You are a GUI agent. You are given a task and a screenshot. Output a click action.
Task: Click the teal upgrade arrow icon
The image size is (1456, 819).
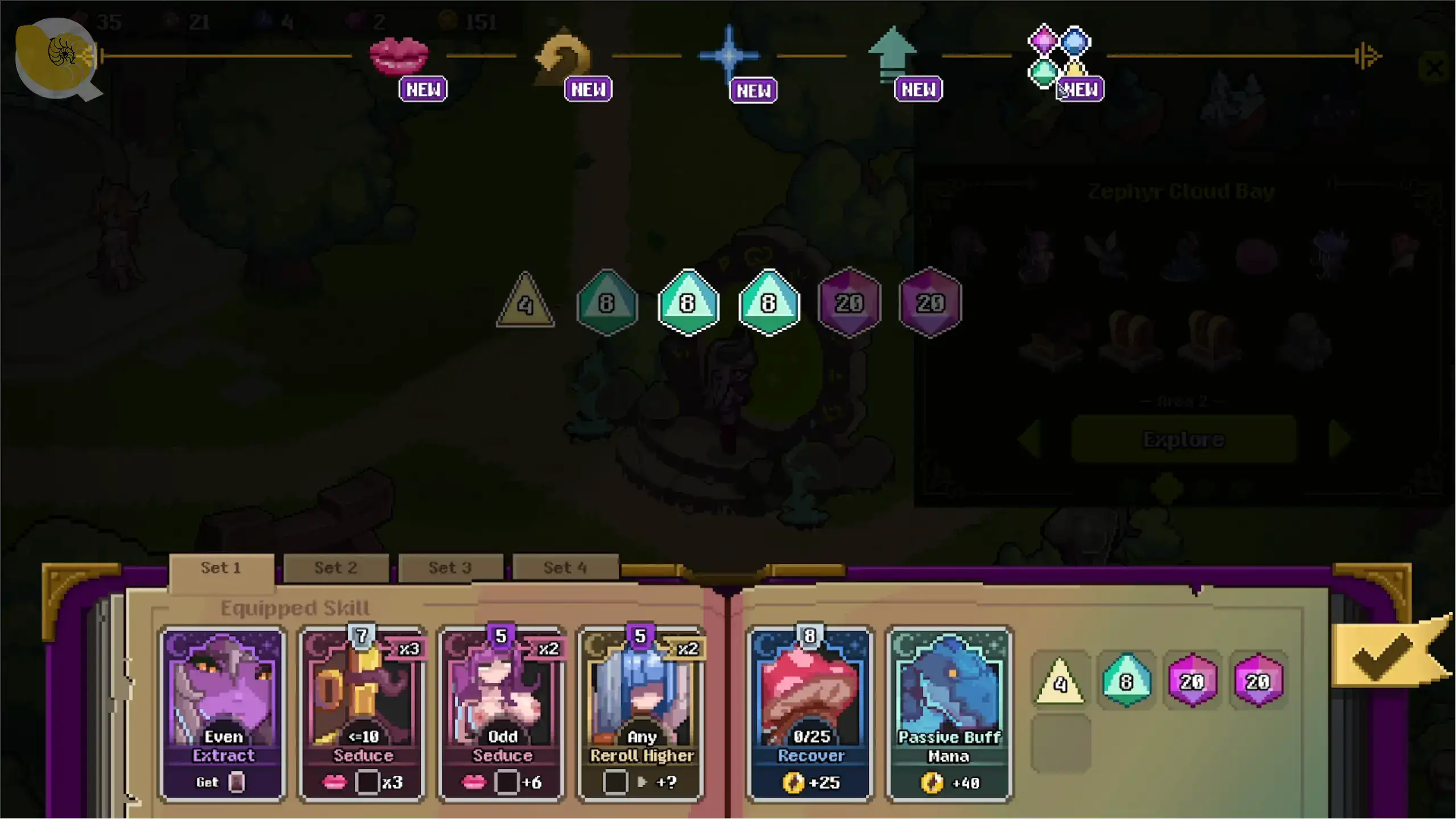892,54
